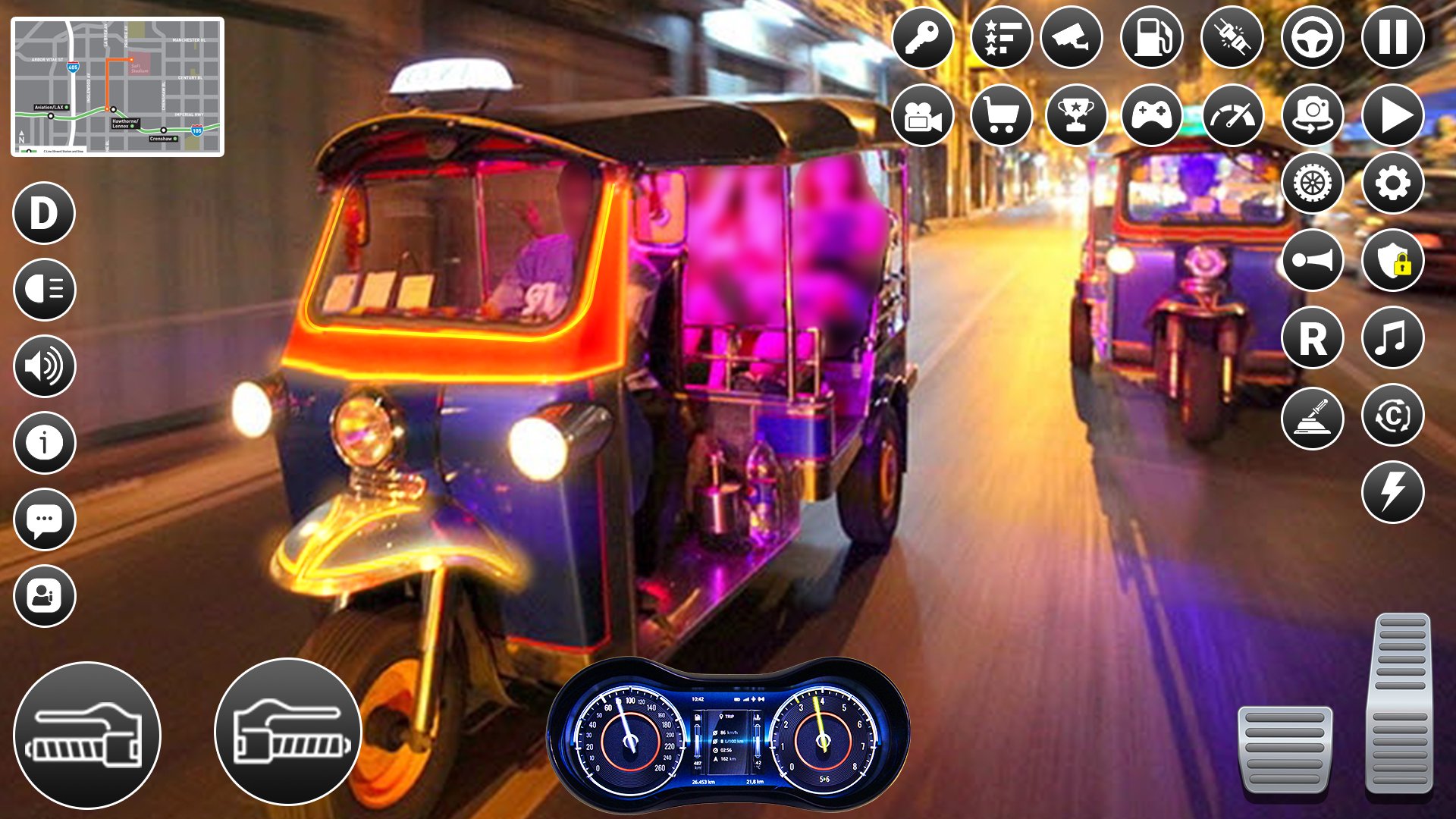Open the fuel pump refuel button

pos(1151,37)
